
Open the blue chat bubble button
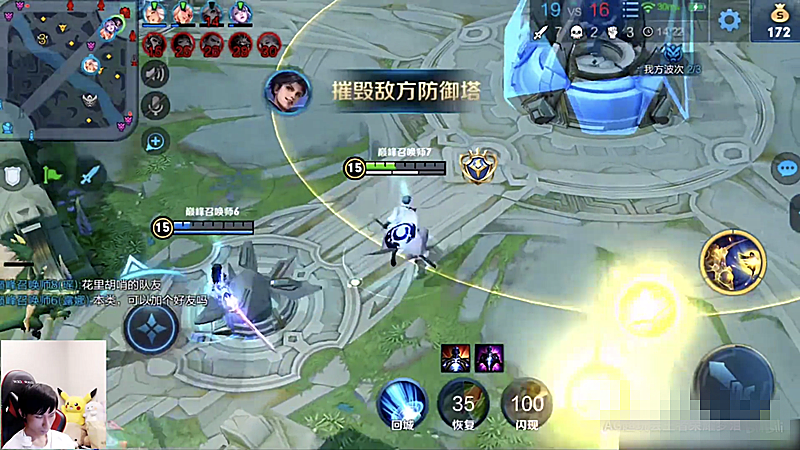point(787,168)
